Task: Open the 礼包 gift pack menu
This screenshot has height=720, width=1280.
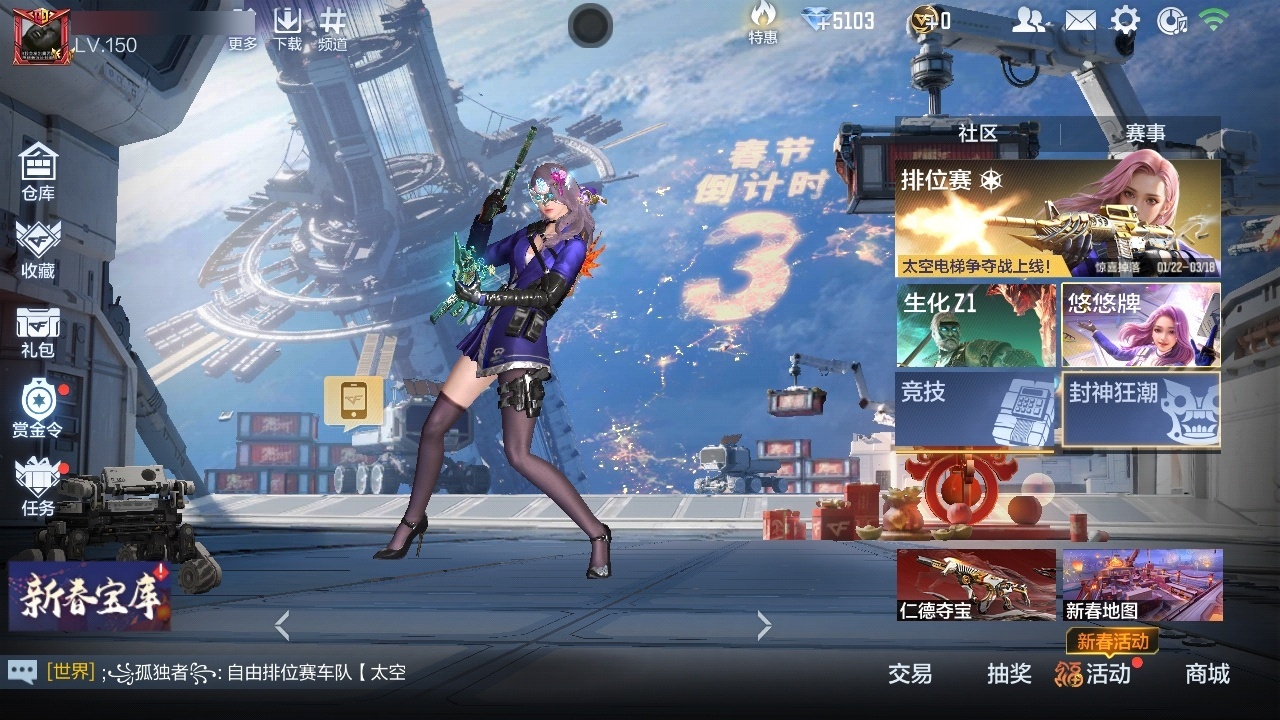Action: tap(38, 331)
